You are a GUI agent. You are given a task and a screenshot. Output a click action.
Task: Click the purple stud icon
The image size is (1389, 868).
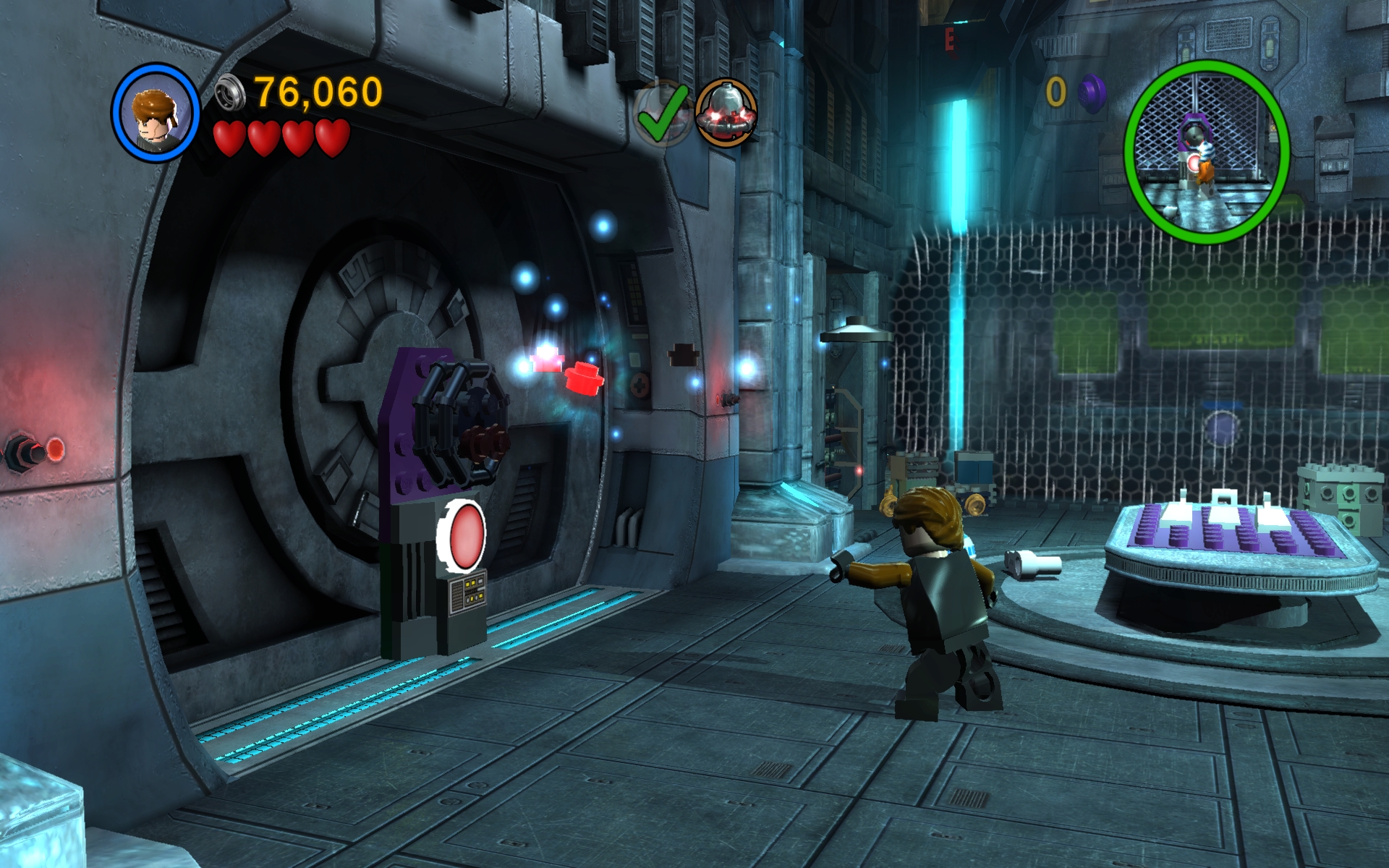(1091, 93)
